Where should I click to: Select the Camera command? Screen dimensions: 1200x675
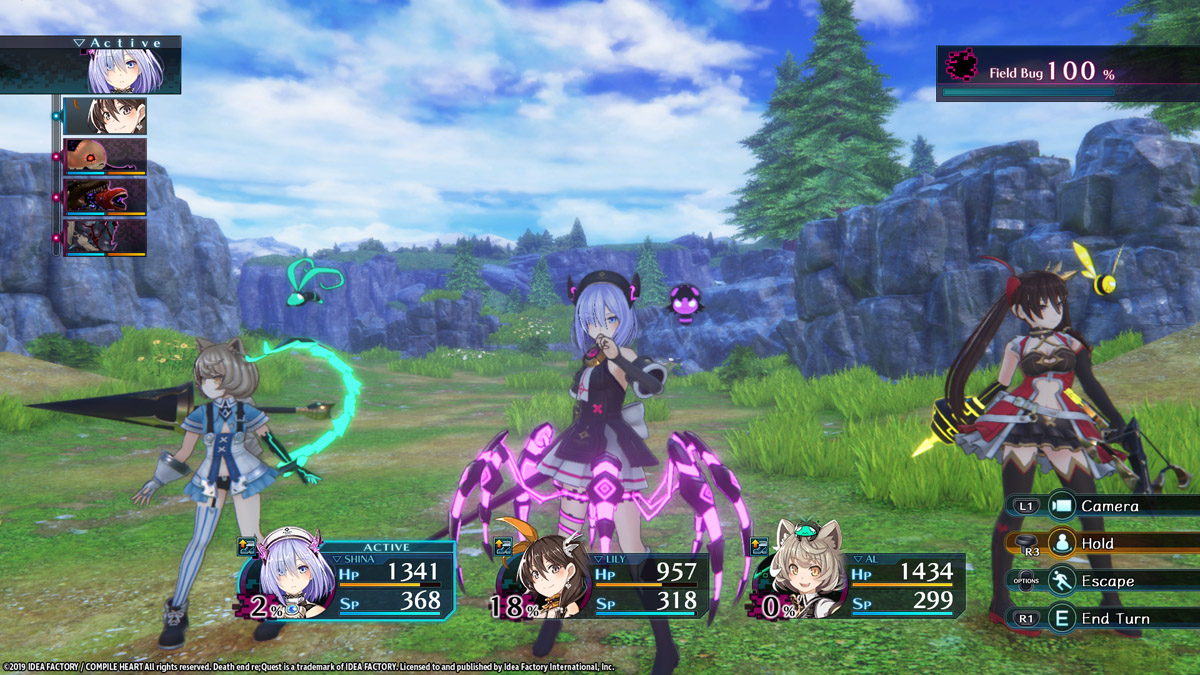point(1108,506)
